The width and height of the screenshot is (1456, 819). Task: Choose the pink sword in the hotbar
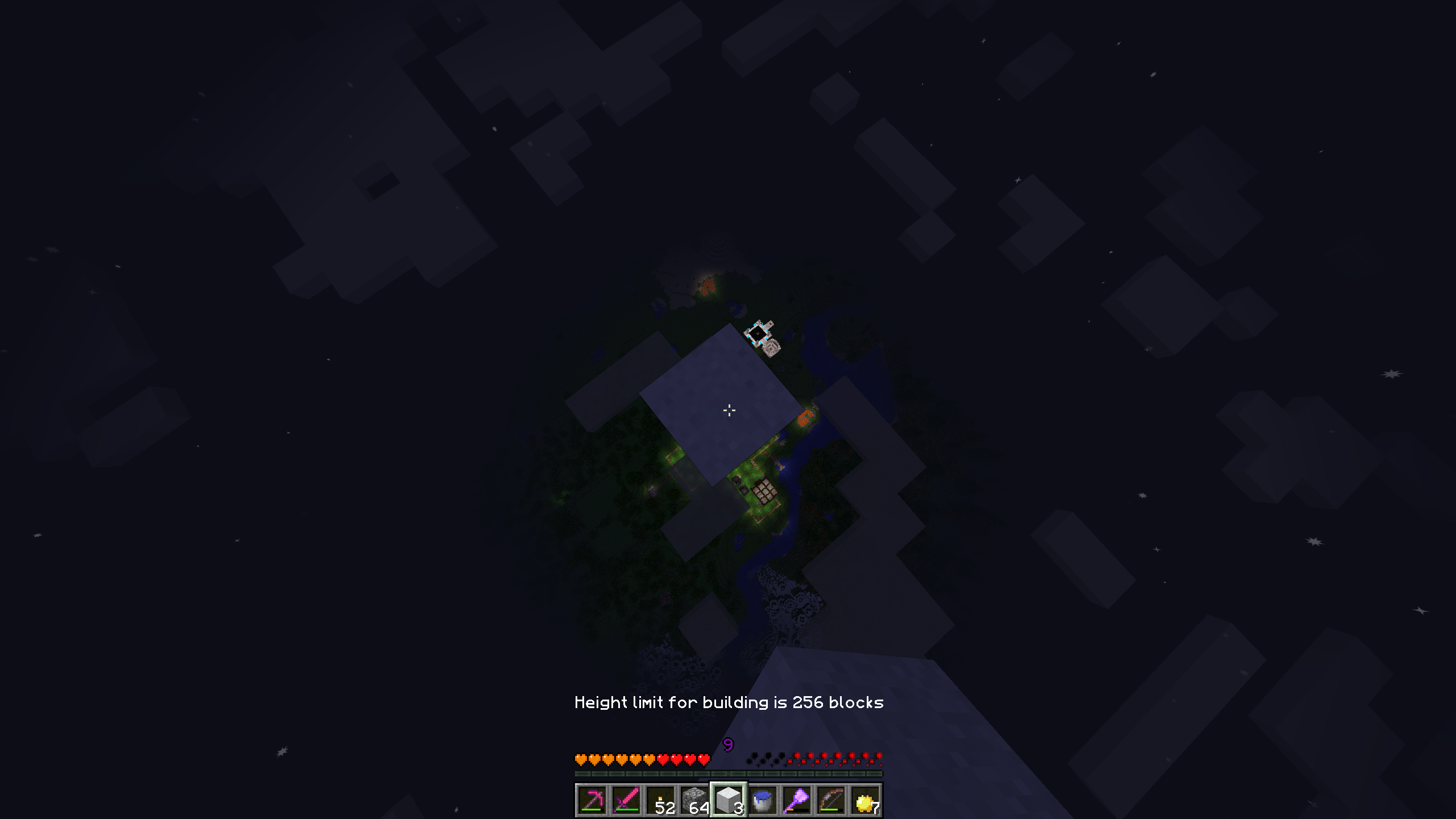pos(626,800)
